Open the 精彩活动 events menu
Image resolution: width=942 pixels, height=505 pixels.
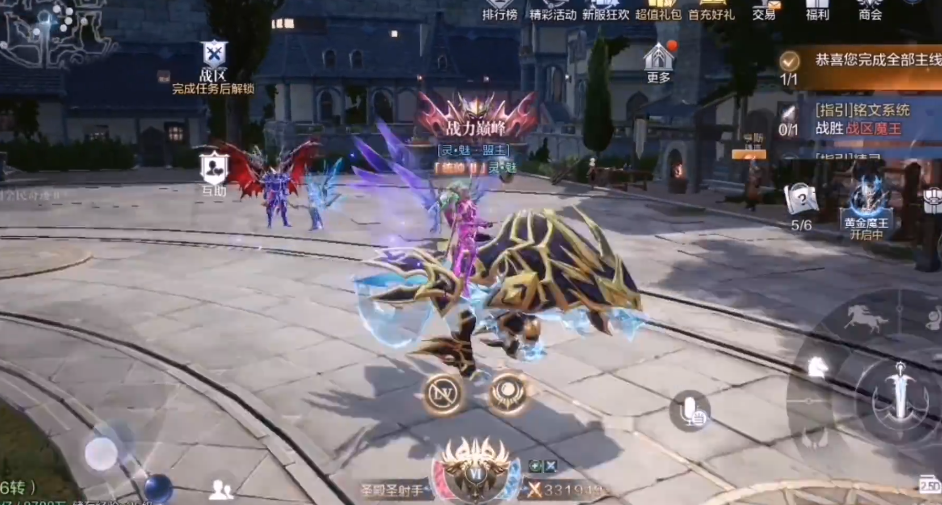pos(553,9)
